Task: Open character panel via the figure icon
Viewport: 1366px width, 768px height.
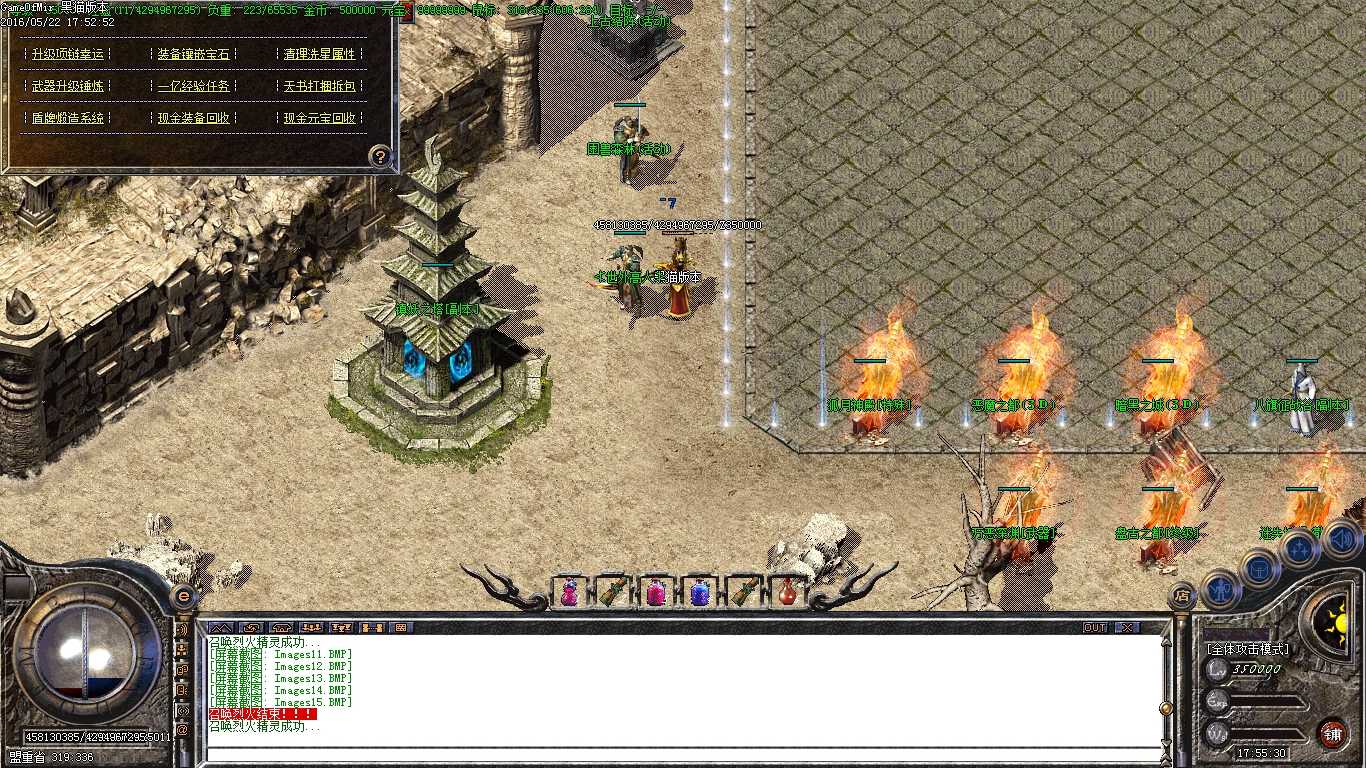Action: (1219, 588)
